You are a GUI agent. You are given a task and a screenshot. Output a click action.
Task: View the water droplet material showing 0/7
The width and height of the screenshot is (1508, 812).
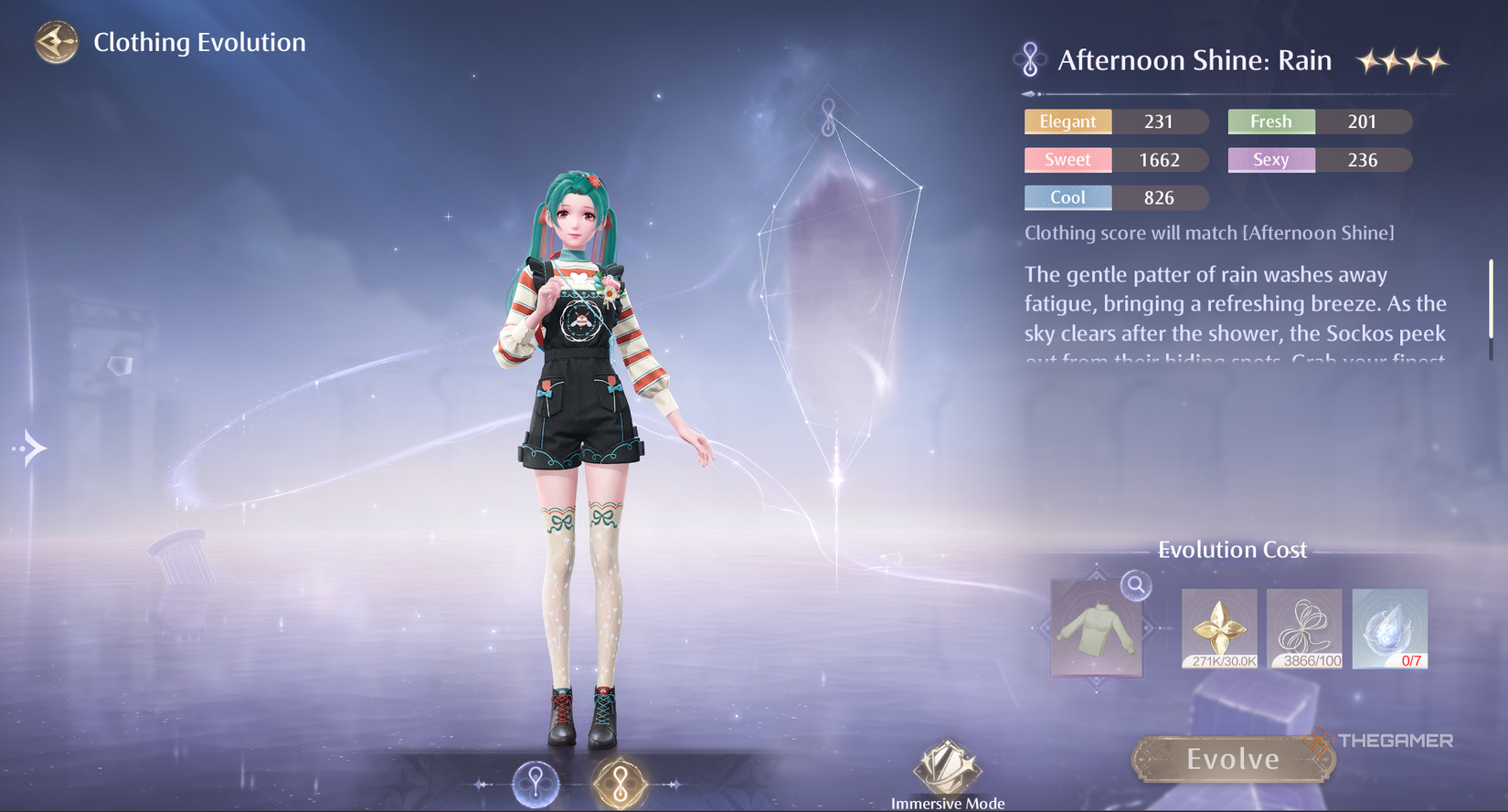[1389, 629]
